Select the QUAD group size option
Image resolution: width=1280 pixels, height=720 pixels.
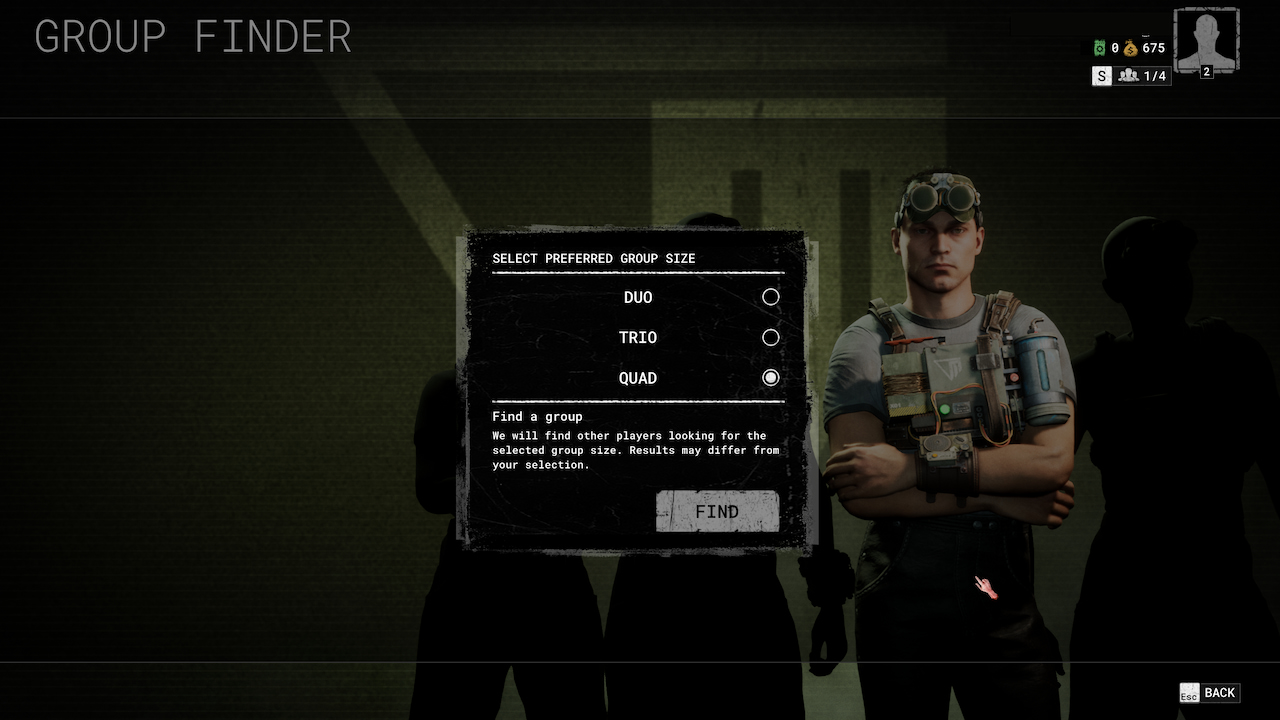pyautogui.click(x=770, y=378)
